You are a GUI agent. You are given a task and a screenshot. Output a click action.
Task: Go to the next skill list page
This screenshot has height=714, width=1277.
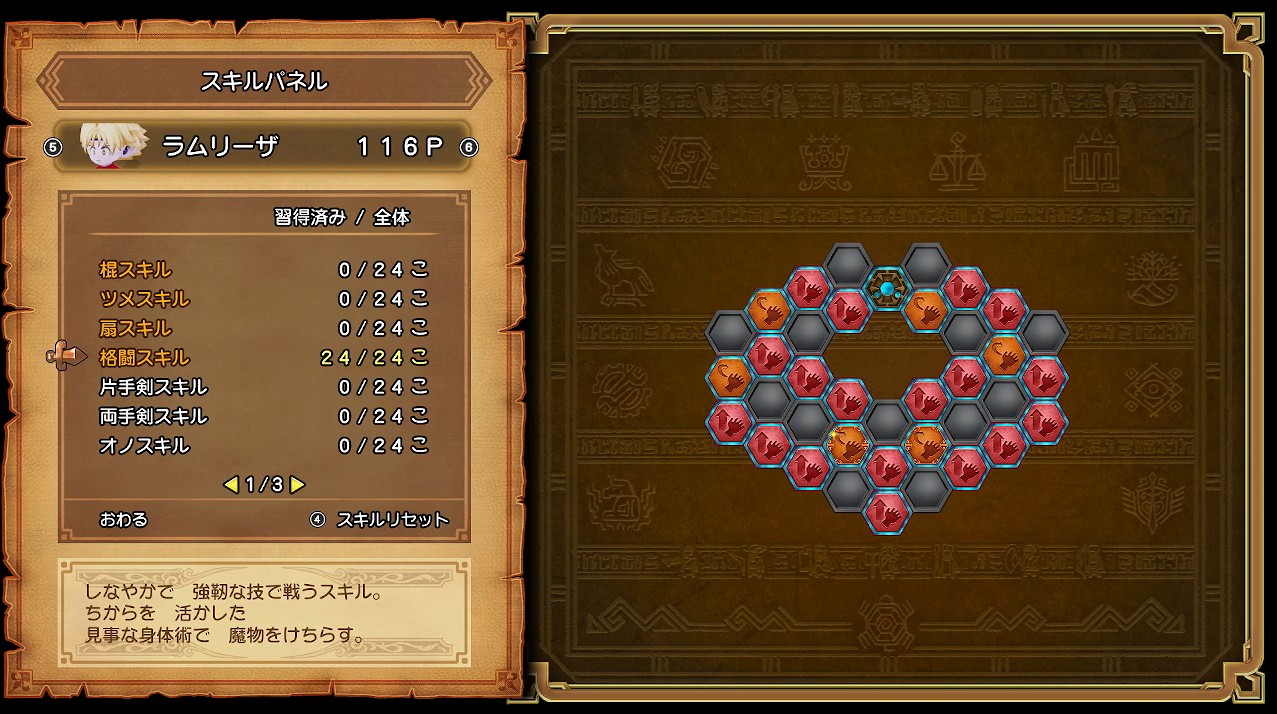click(298, 485)
